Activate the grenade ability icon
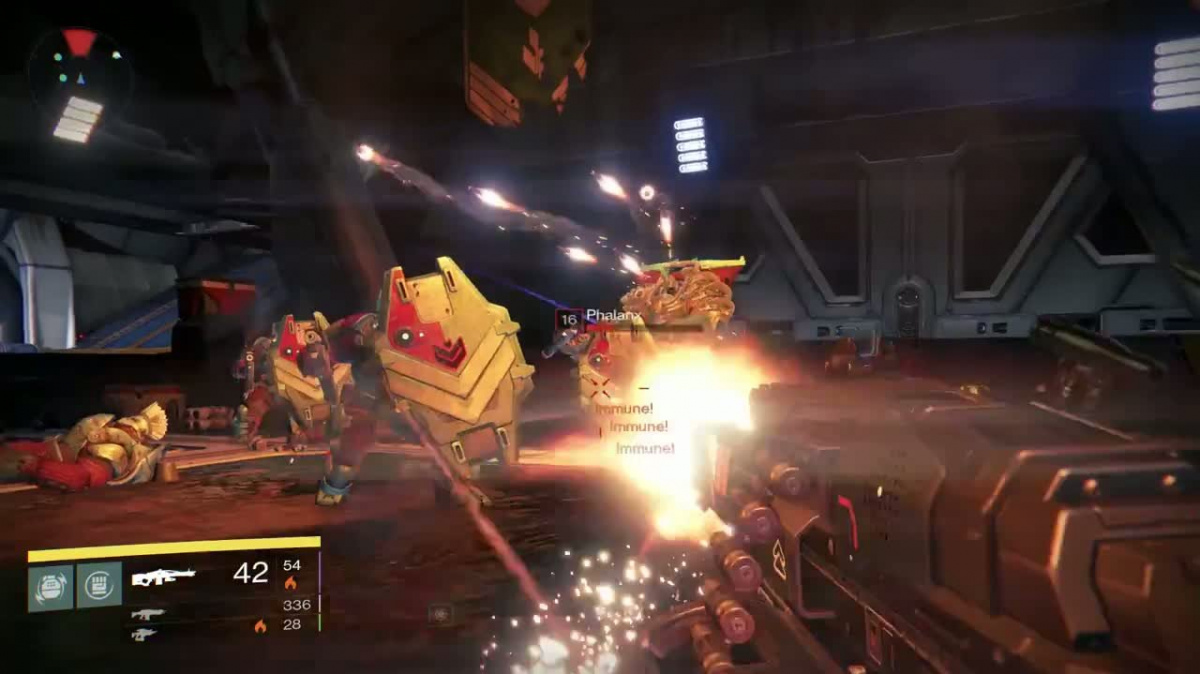 (x=50, y=587)
